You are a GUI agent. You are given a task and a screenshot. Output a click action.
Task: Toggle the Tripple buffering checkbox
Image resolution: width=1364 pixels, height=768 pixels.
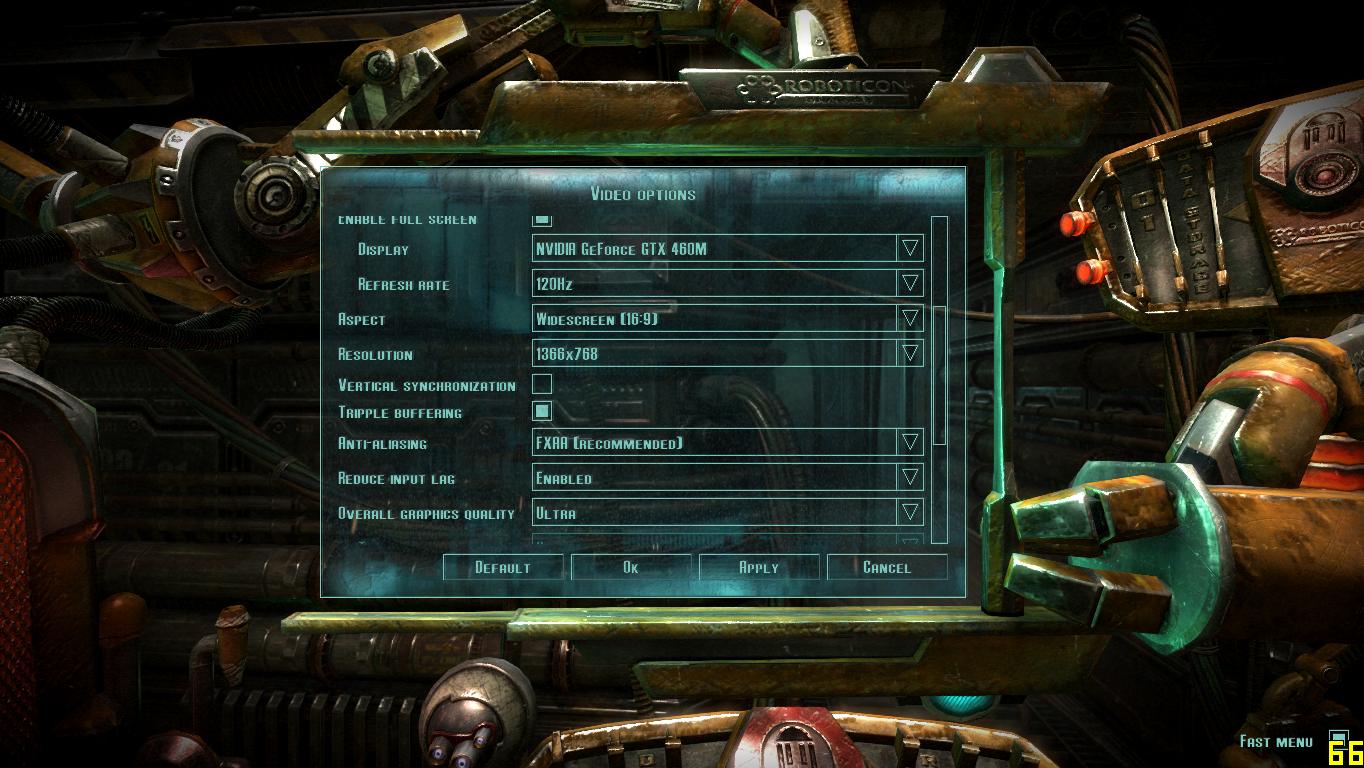click(x=542, y=411)
